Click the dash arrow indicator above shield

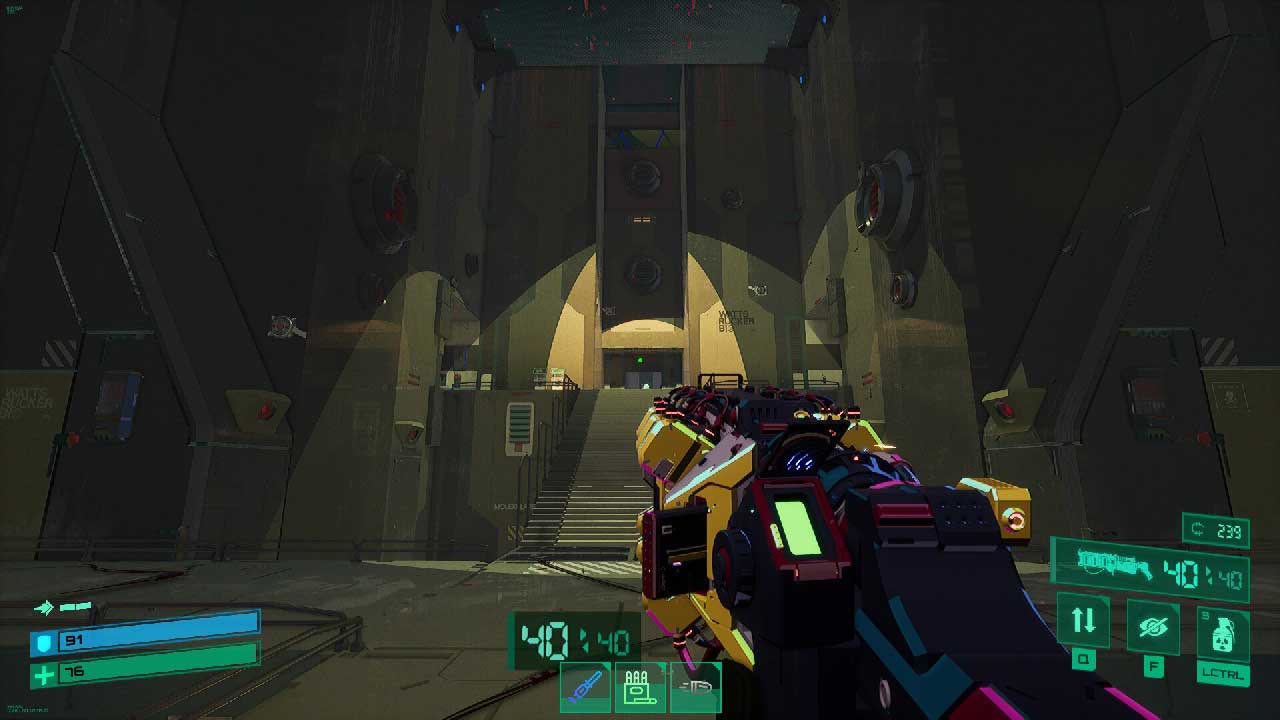click(x=44, y=607)
